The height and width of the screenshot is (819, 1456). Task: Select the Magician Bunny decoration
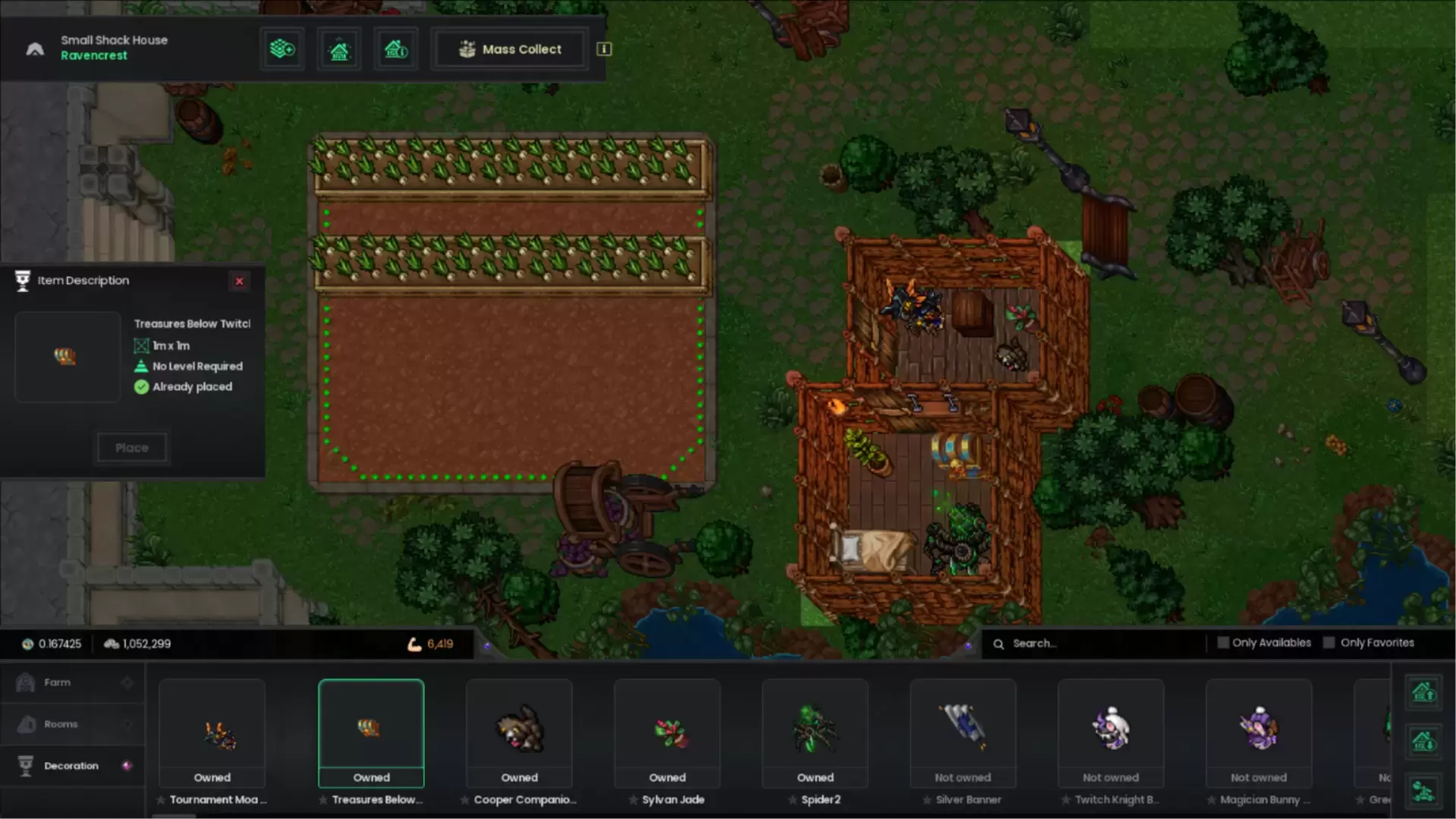(1259, 732)
